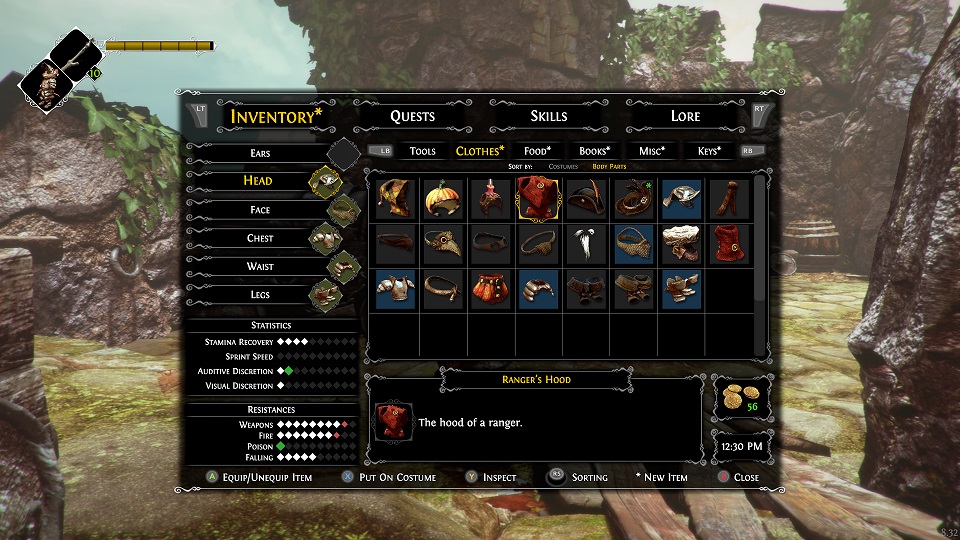The width and height of the screenshot is (960, 540).
Task: Select the pumpkin head item
Action: tap(442, 199)
